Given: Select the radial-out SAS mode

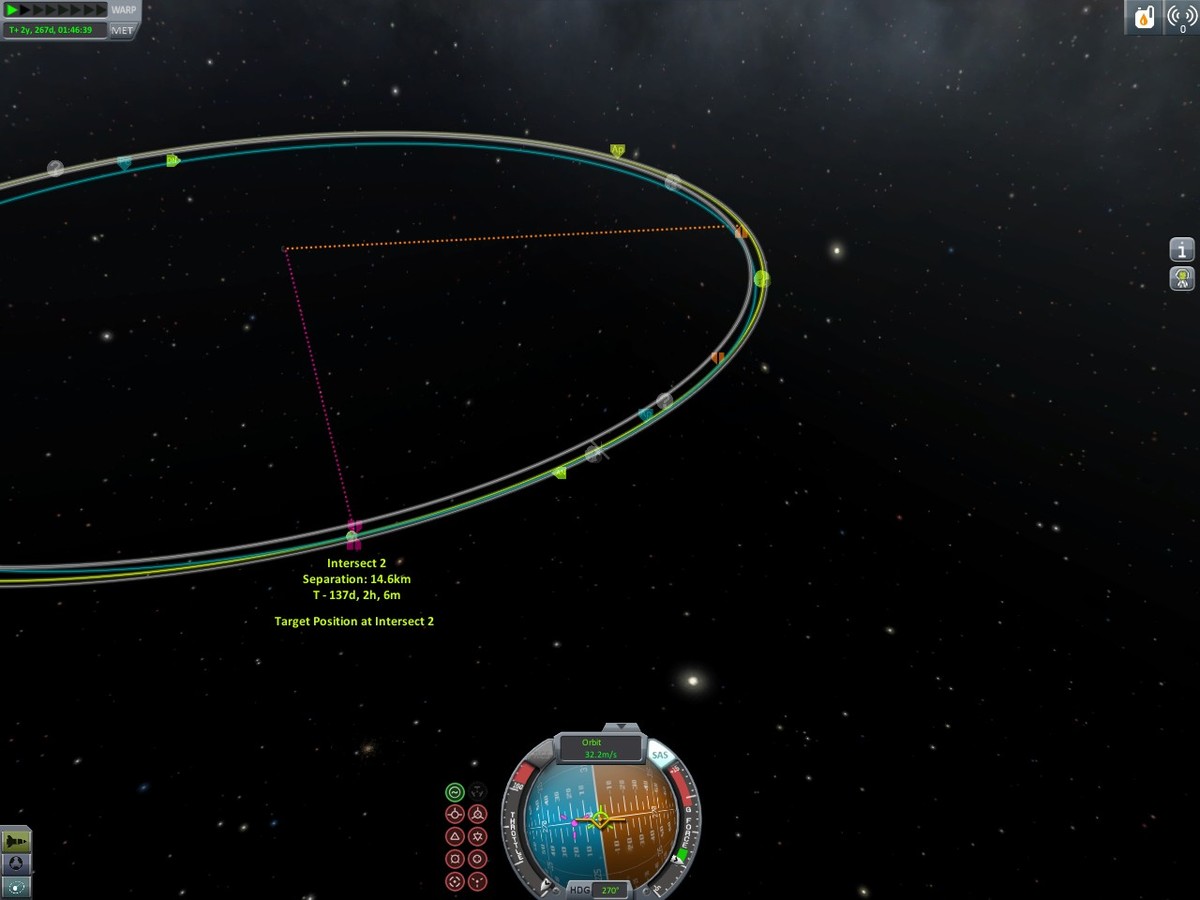Looking at the screenshot, I should (x=478, y=859).
